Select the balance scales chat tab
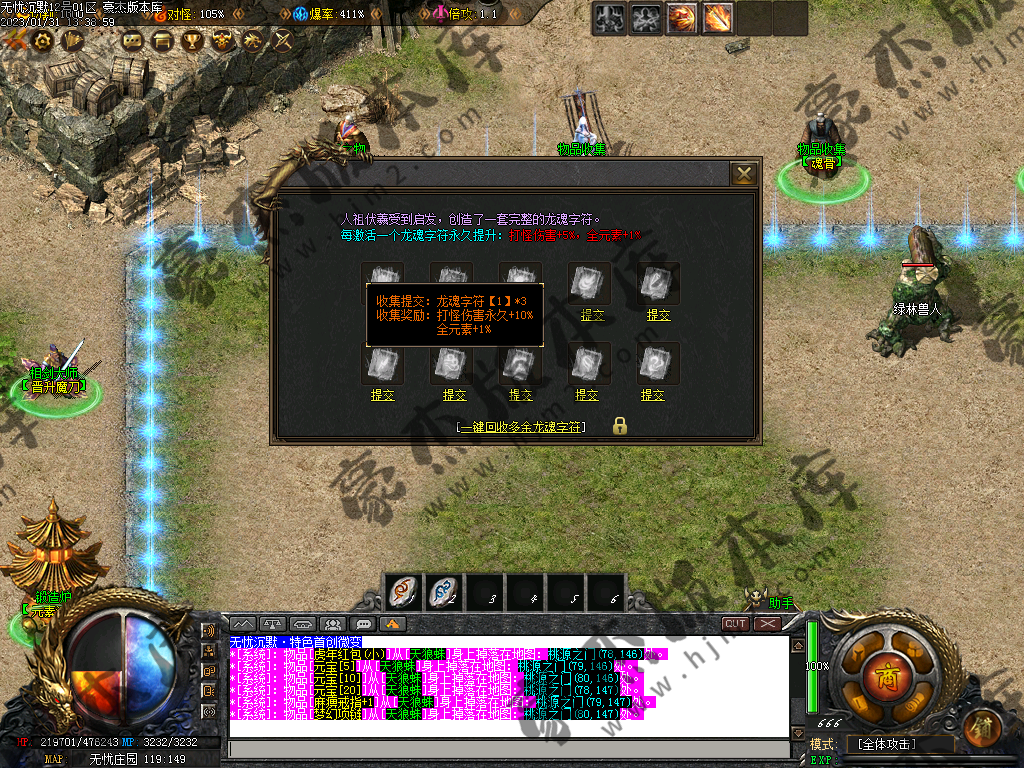Screen dimensions: 1024x768 click(x=273, y=624)
